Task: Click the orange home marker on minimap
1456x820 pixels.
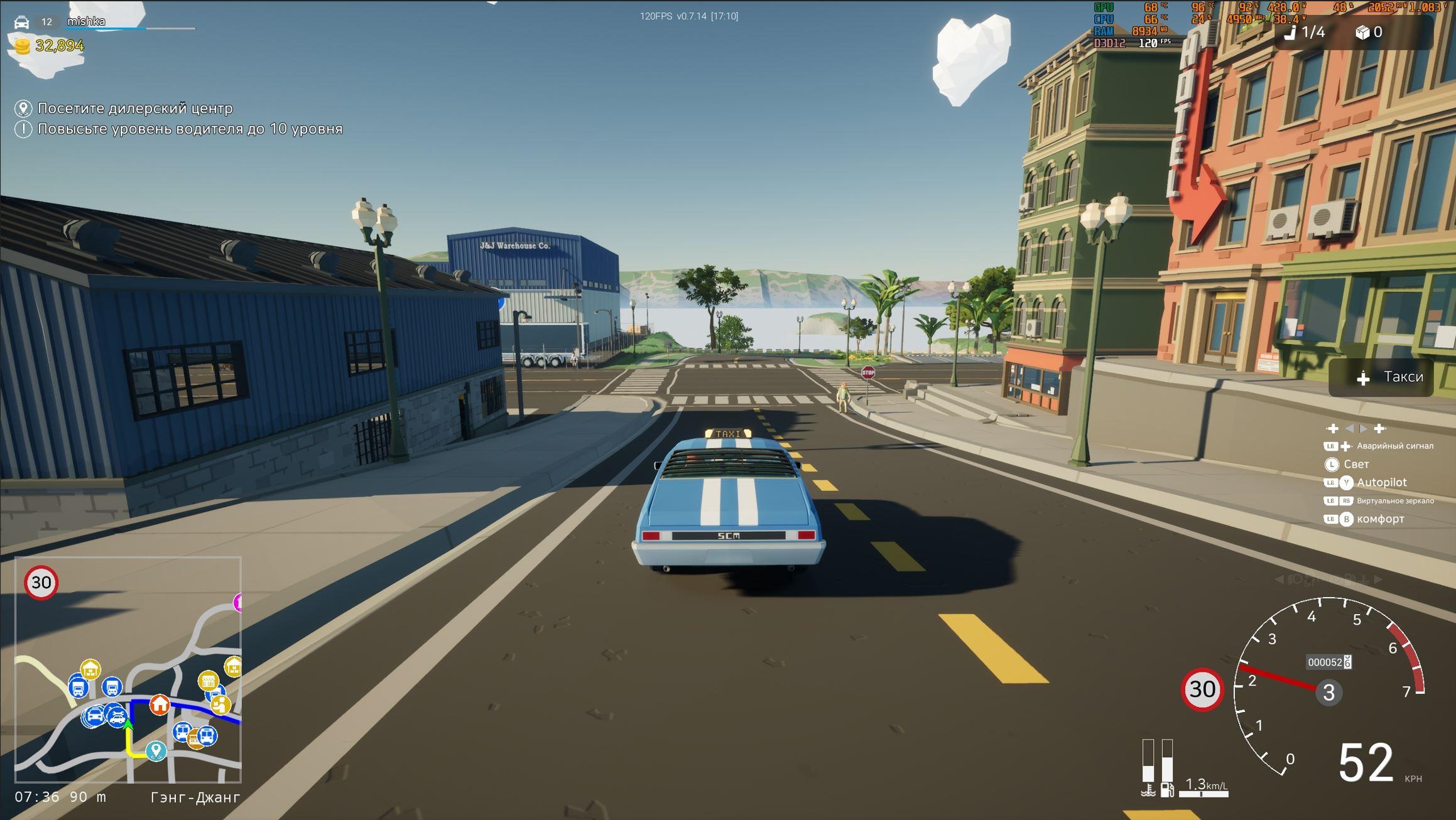Action: [x=160, y=704]
